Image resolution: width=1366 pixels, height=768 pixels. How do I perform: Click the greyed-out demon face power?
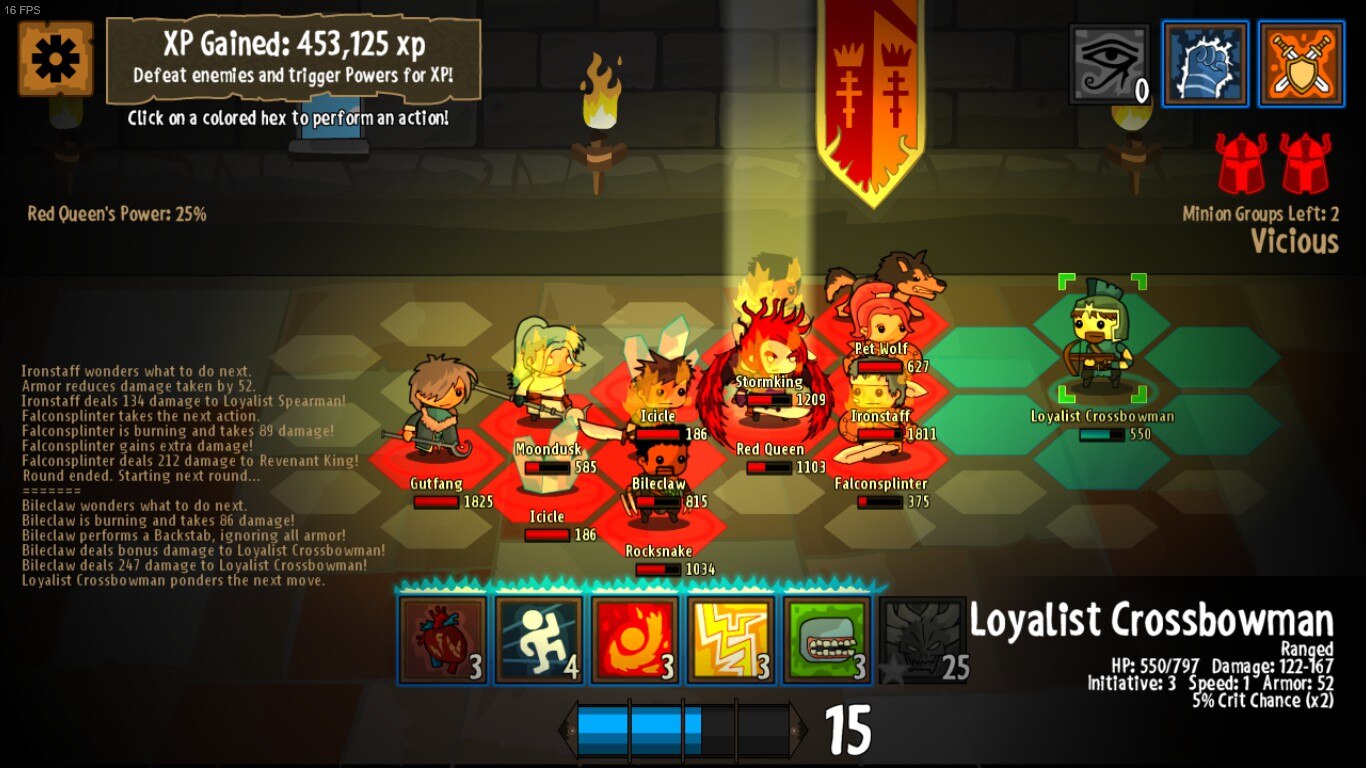tap(922, 640)
